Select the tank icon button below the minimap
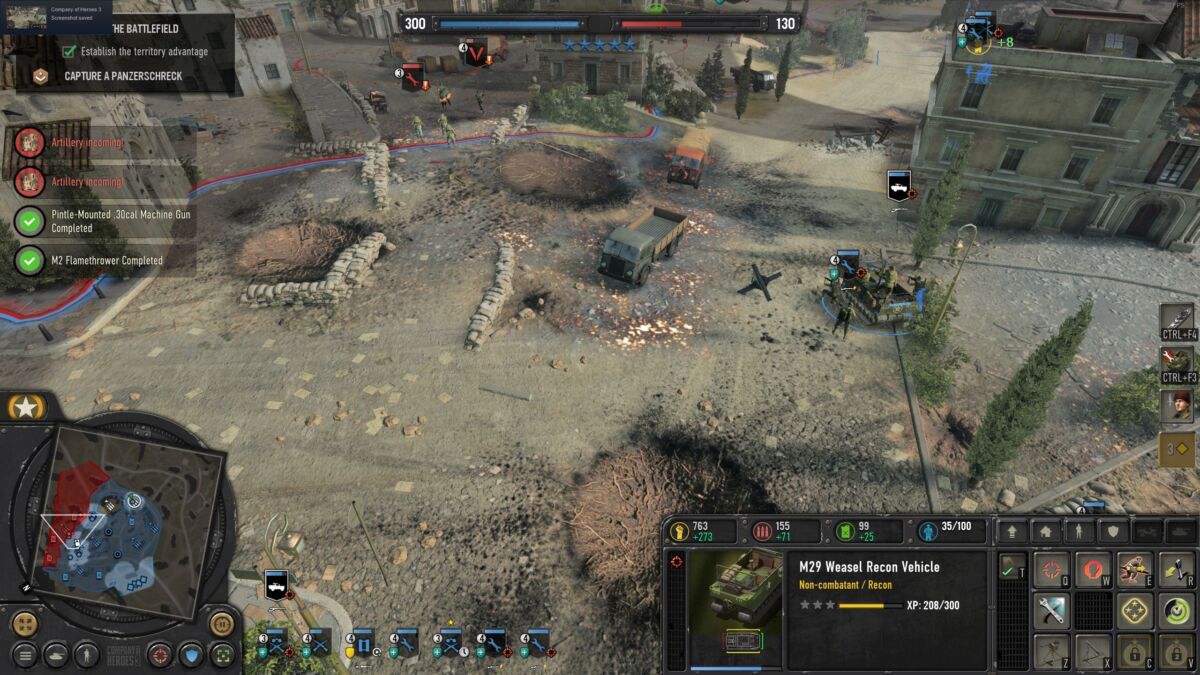This screenshot has height=675, width=1200. [56, 656]
